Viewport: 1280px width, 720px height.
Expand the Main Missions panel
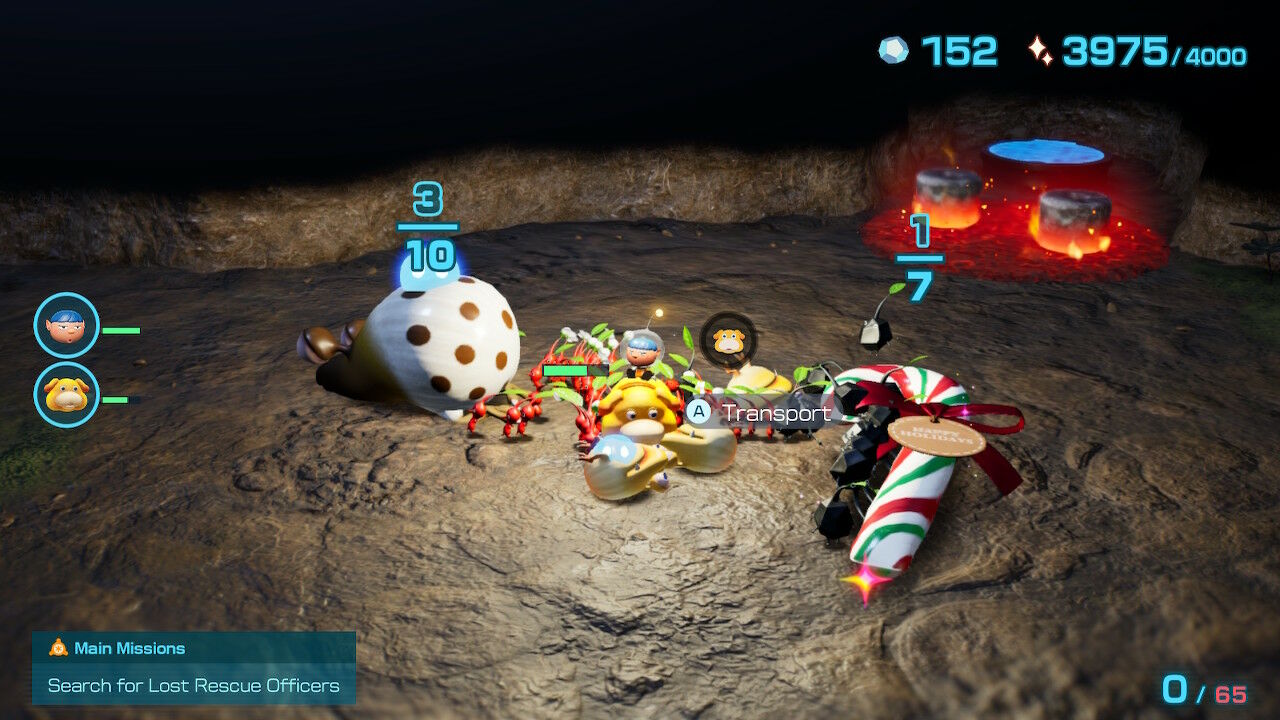(193, 666)
